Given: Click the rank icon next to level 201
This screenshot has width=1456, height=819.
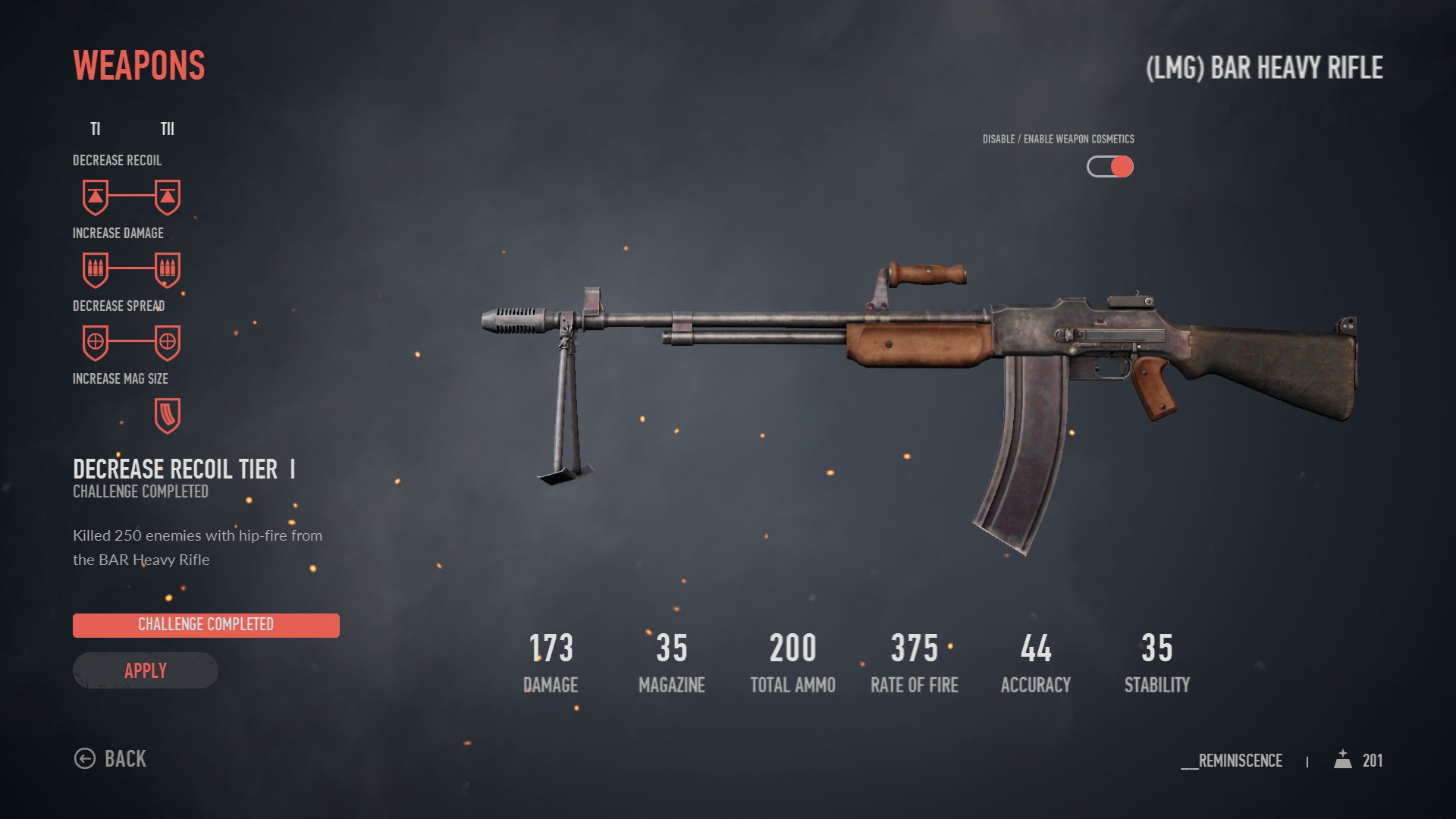Looking at the screenshot, I should [1343, 760].
